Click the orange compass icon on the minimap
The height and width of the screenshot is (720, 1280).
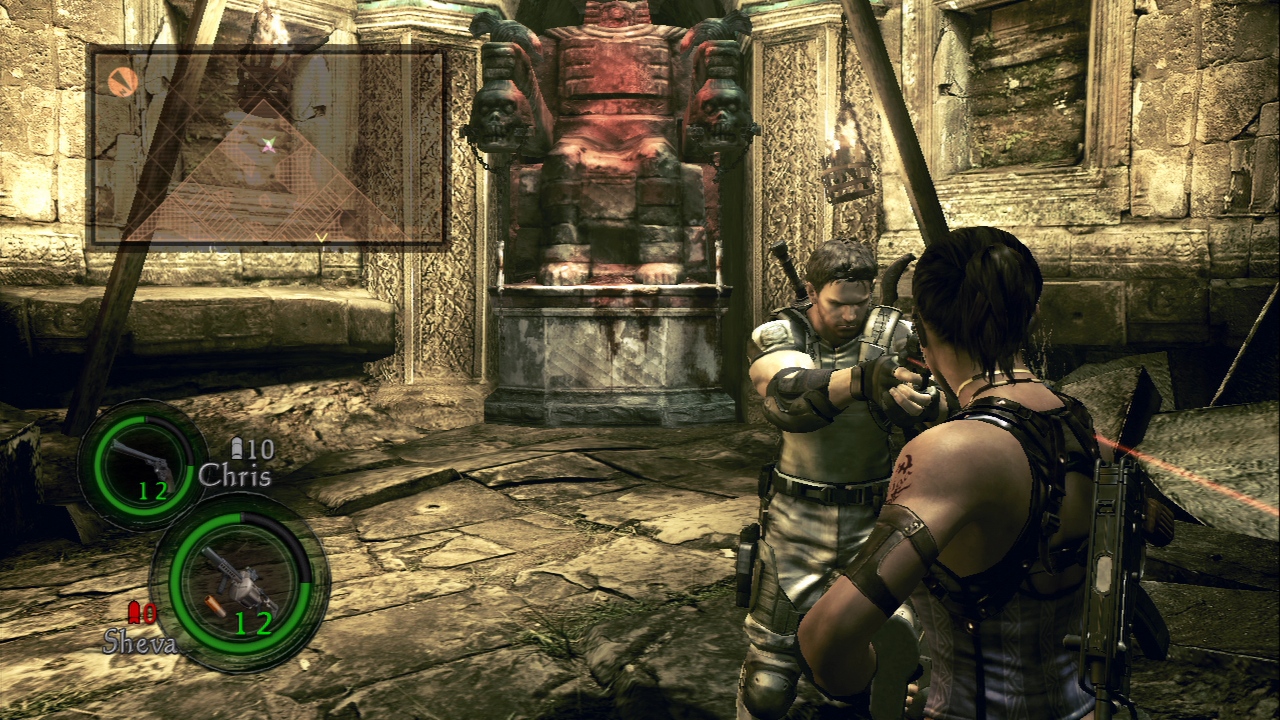(x=122, y=82)
